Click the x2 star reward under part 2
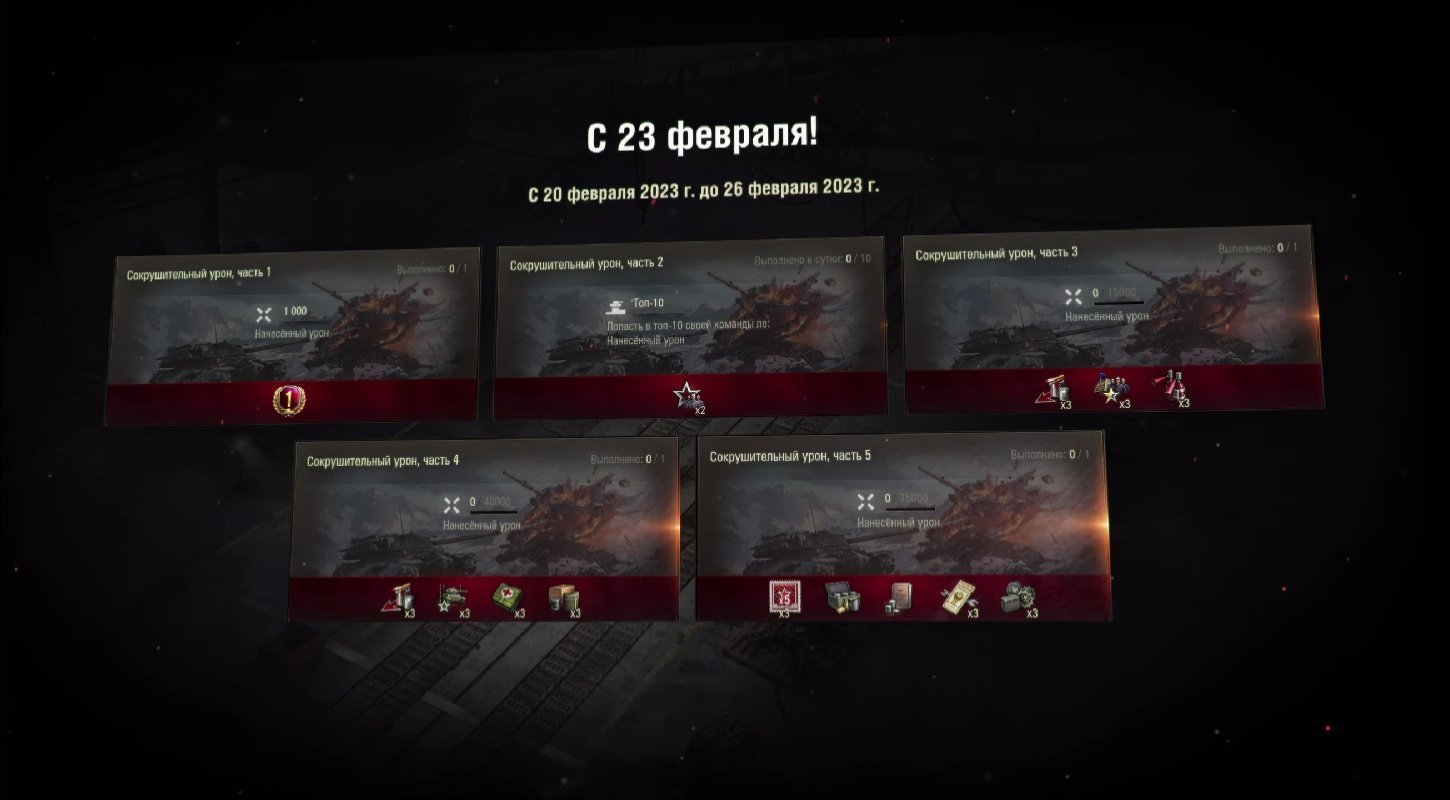Viewport: 1450px width, 800px height. tap(686, 394)
